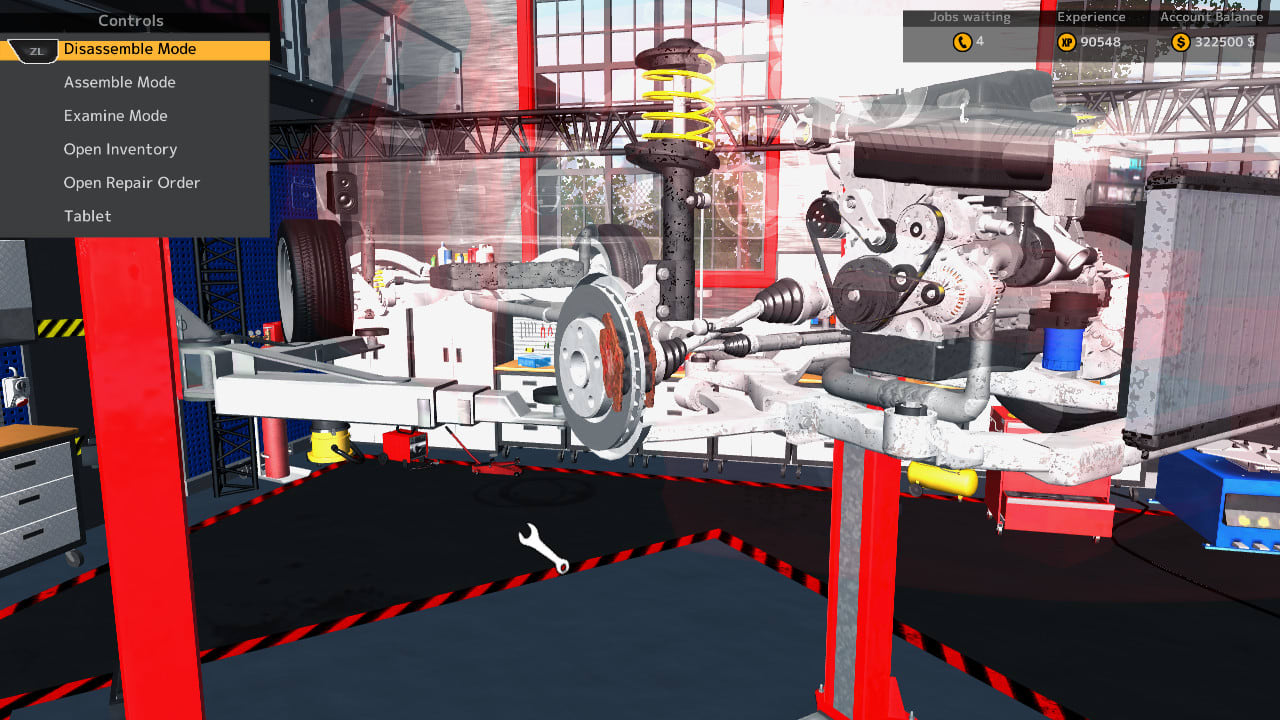The width and height of the screenshot is (1280, 720).
Task: Select Disassemble Mode in the Controls menu
Action: pyautogui.click(x=129, y=49)
